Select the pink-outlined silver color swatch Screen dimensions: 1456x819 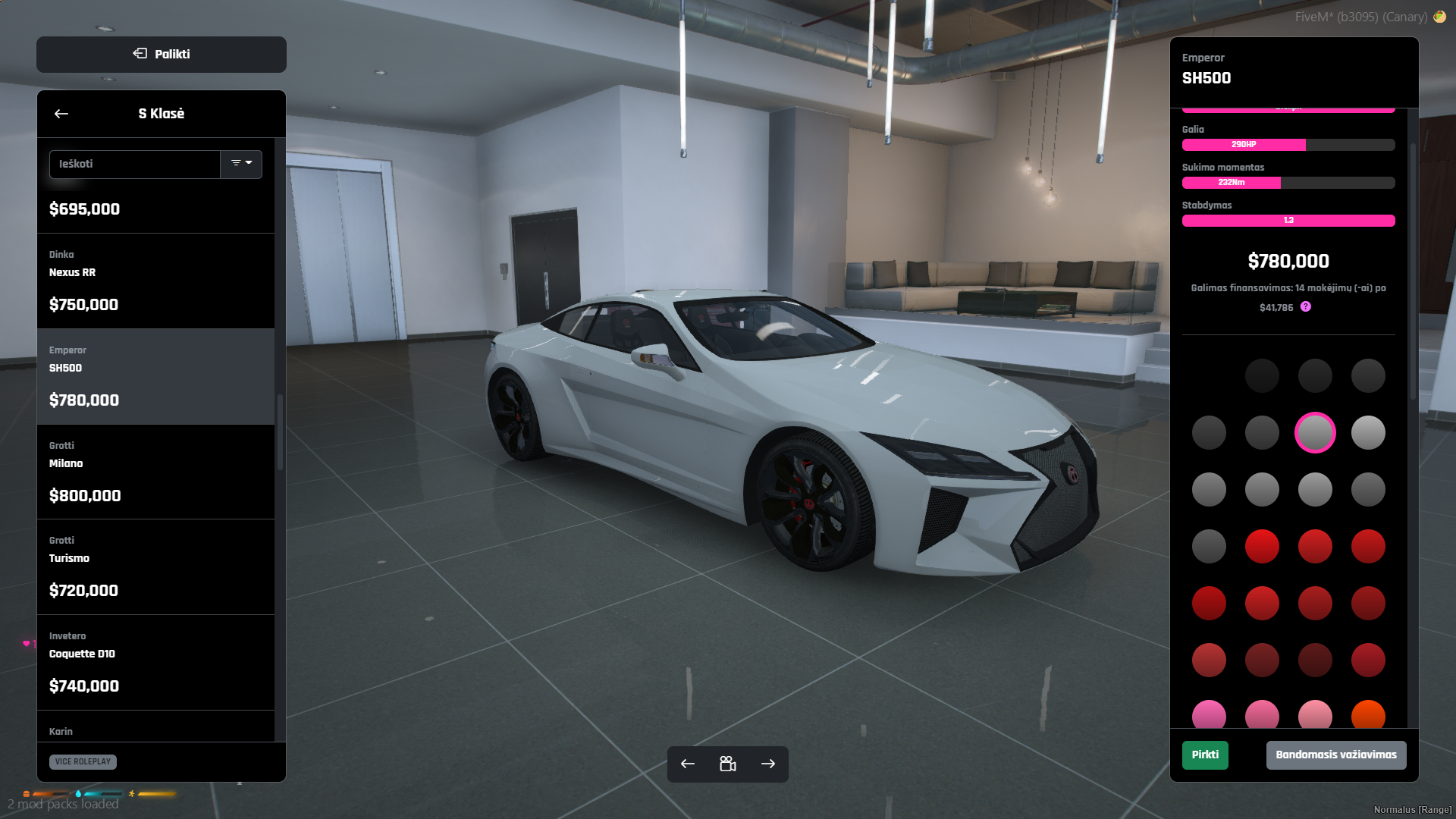[1315, 433]
